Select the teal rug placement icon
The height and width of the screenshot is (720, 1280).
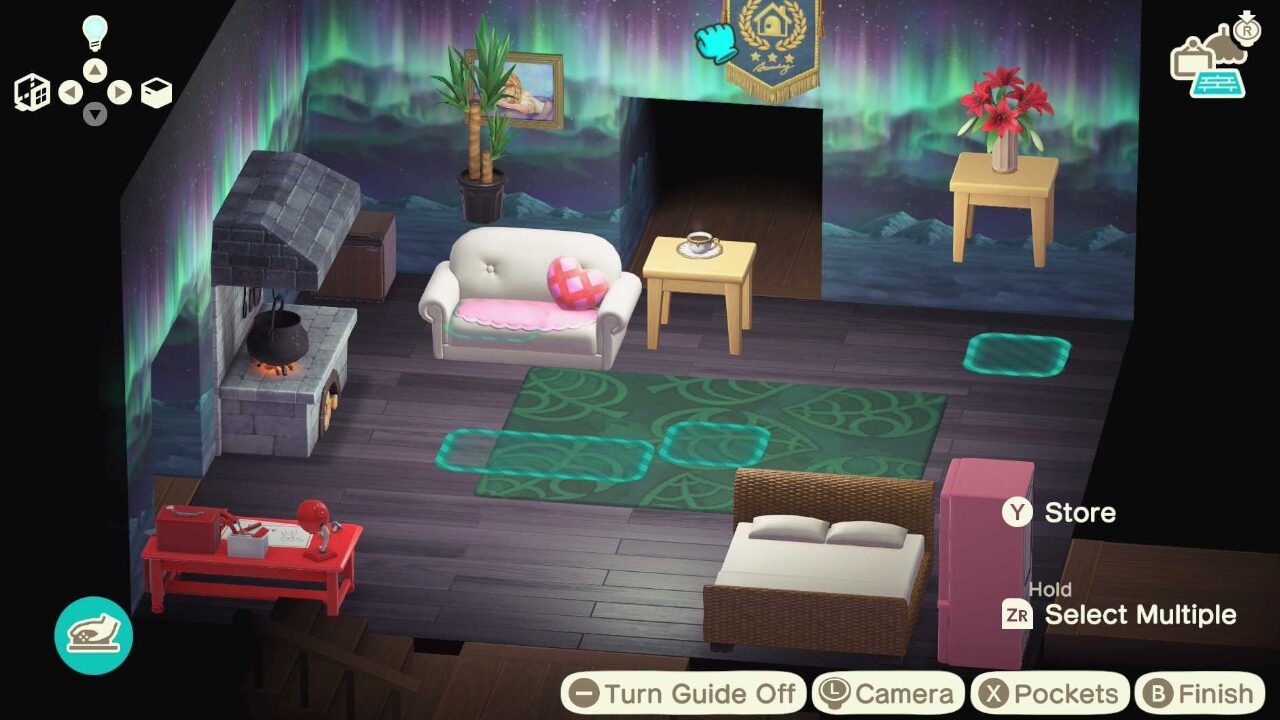point(1218,84)
